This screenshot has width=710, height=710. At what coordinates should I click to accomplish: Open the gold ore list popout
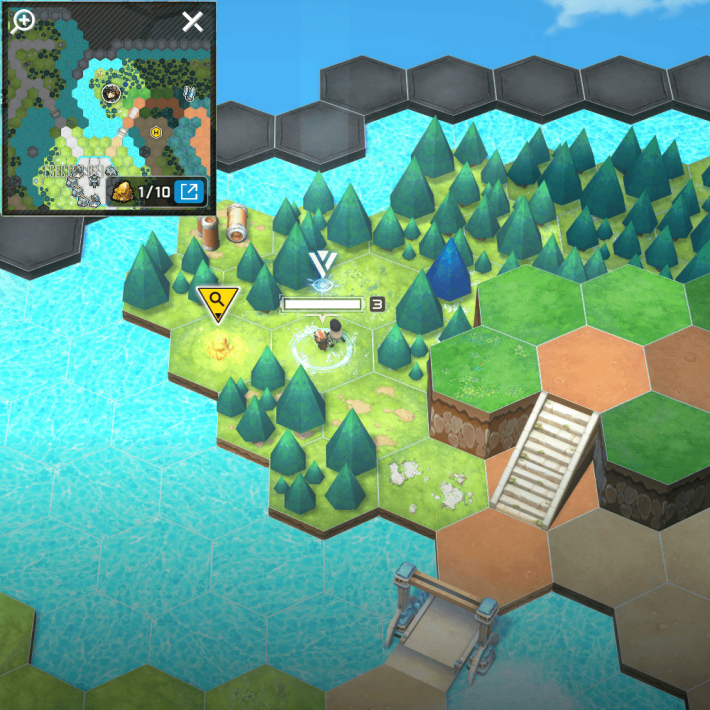[x=188, y=191]
